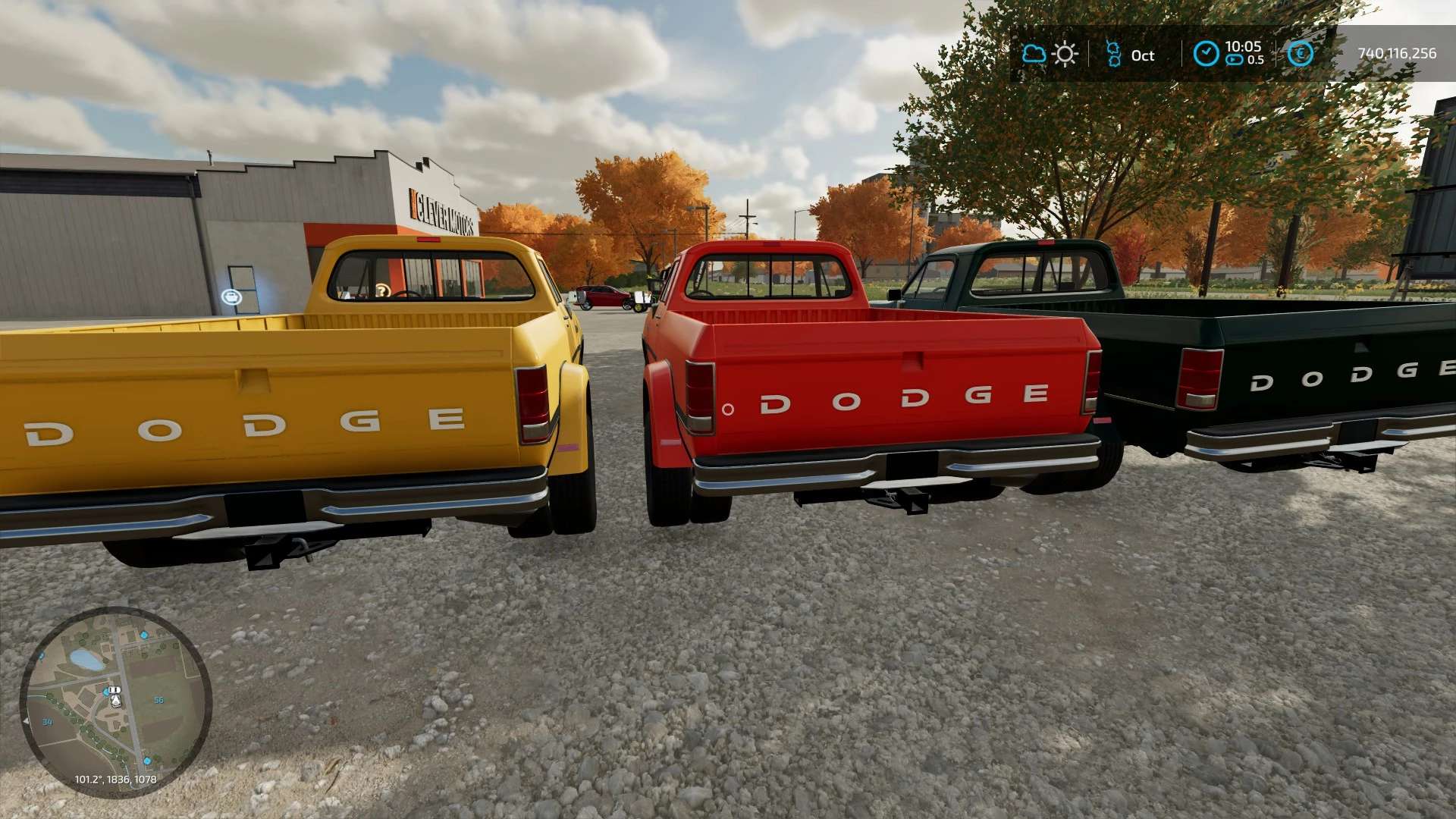
Task: Click the euro money icon
Action: click(x=1300, y=54)
